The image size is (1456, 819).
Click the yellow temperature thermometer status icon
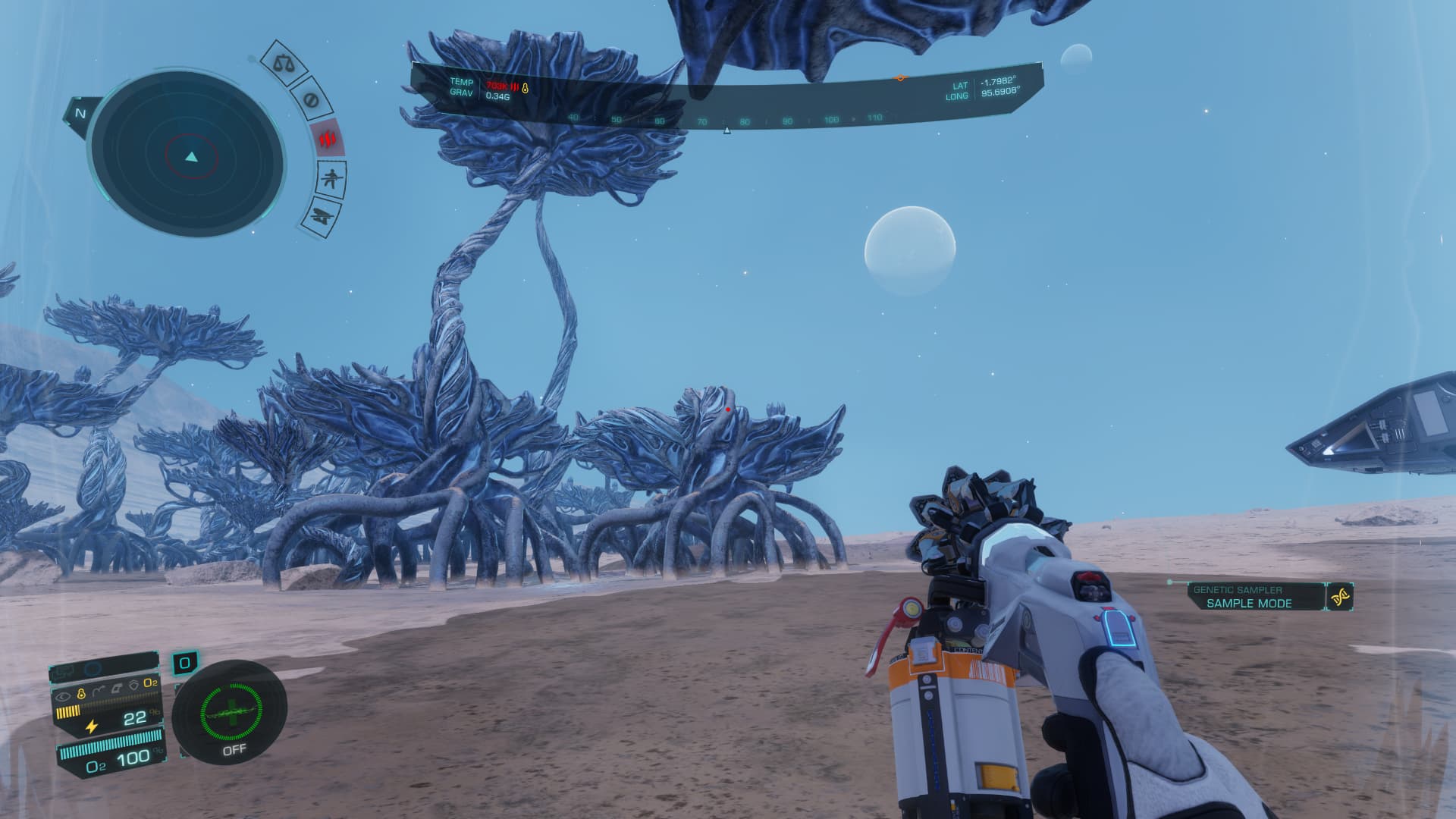[x=81, y=694]
